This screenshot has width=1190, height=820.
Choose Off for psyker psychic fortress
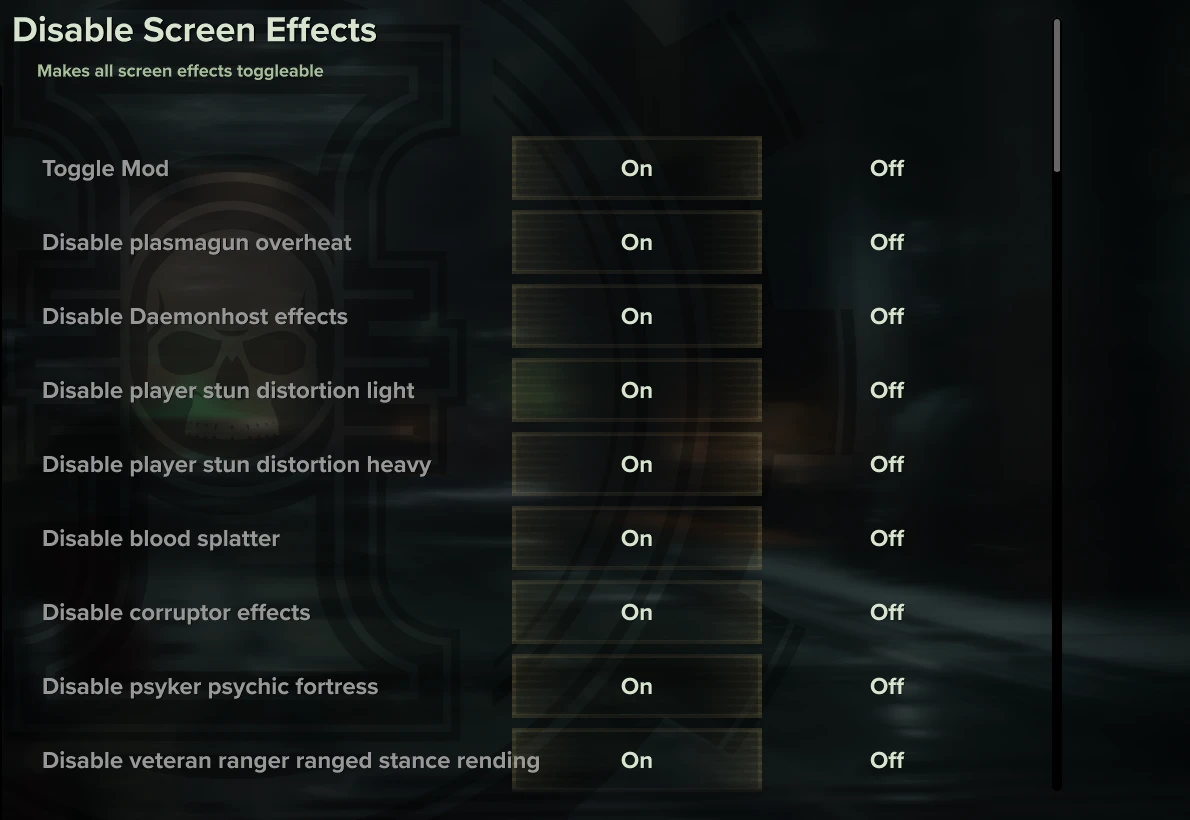pos(887,686)
